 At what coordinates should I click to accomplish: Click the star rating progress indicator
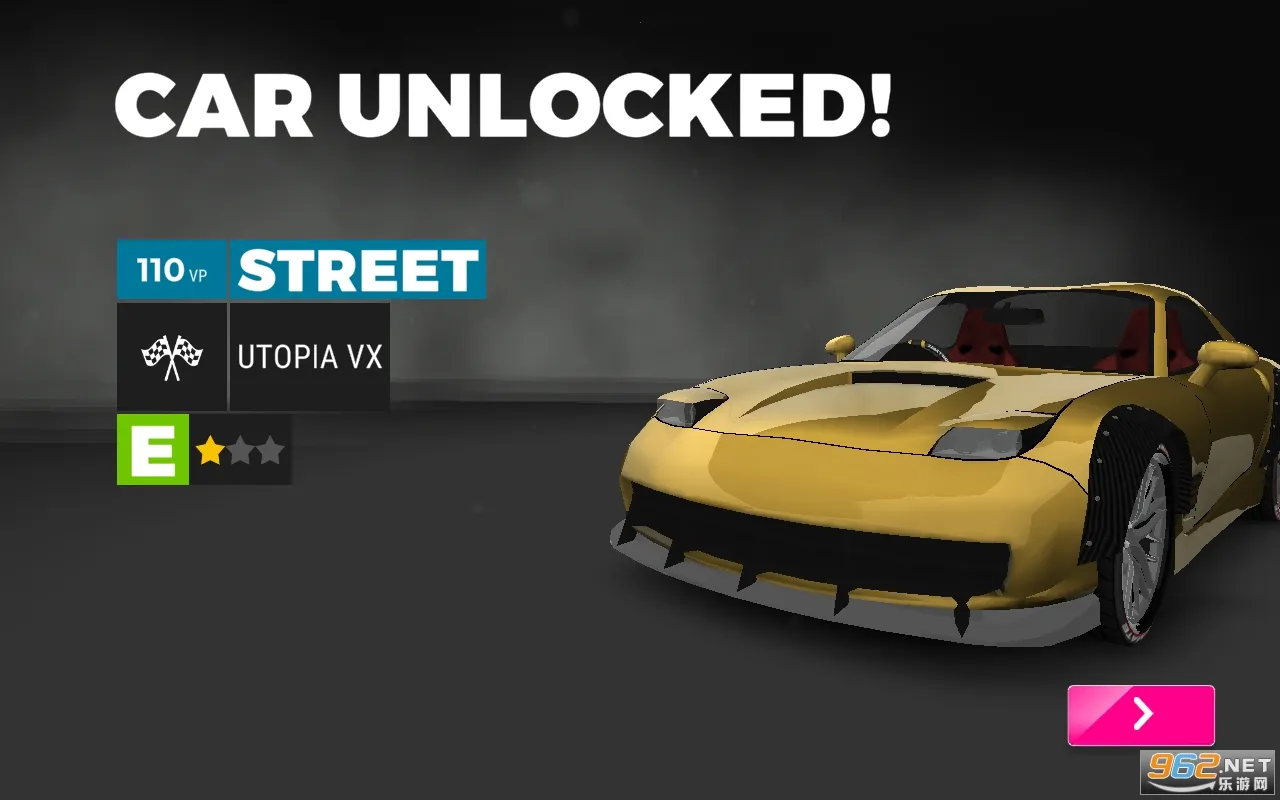click(x=240, y=451)
